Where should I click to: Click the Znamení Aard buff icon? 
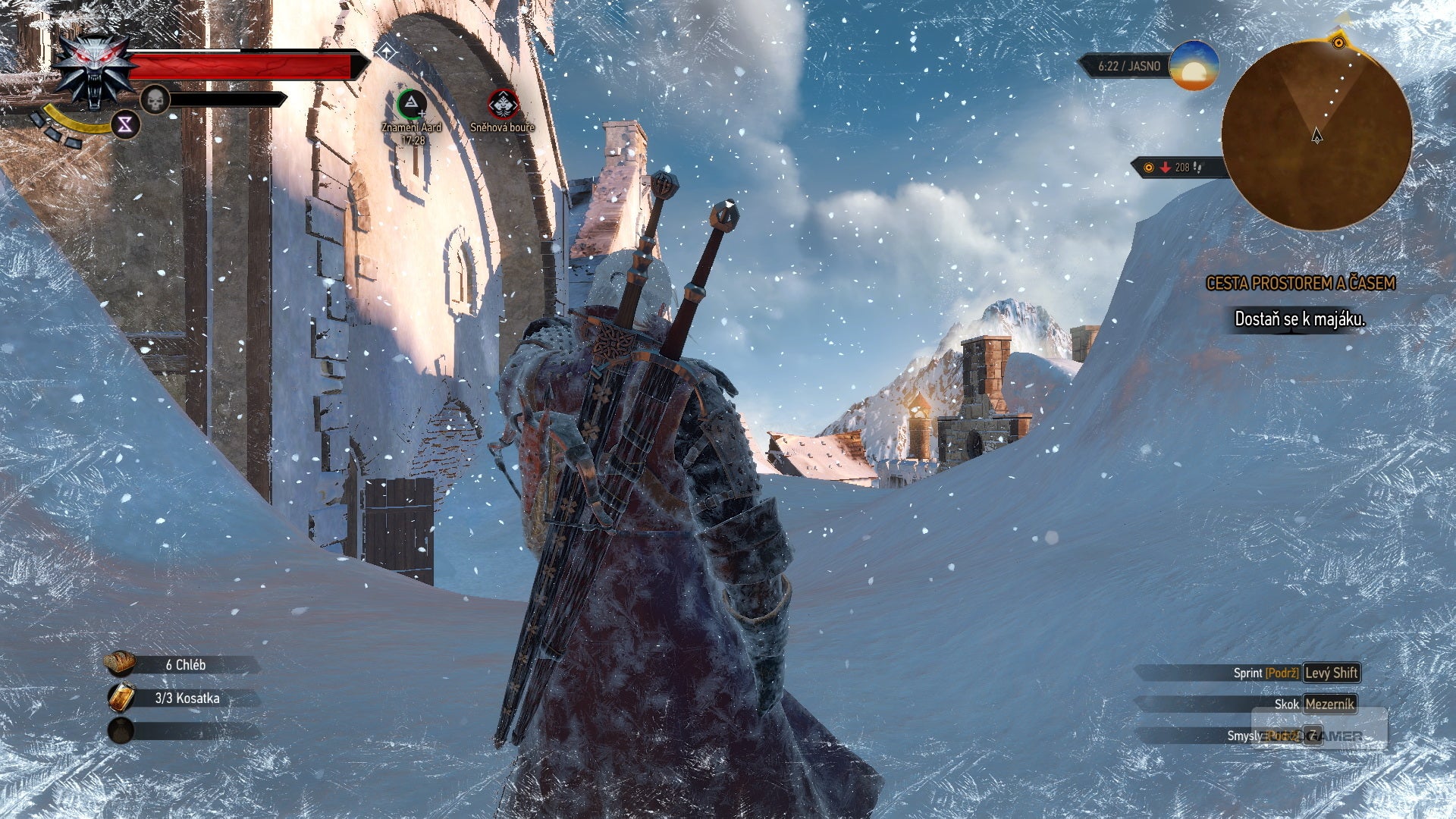(411, 104)
